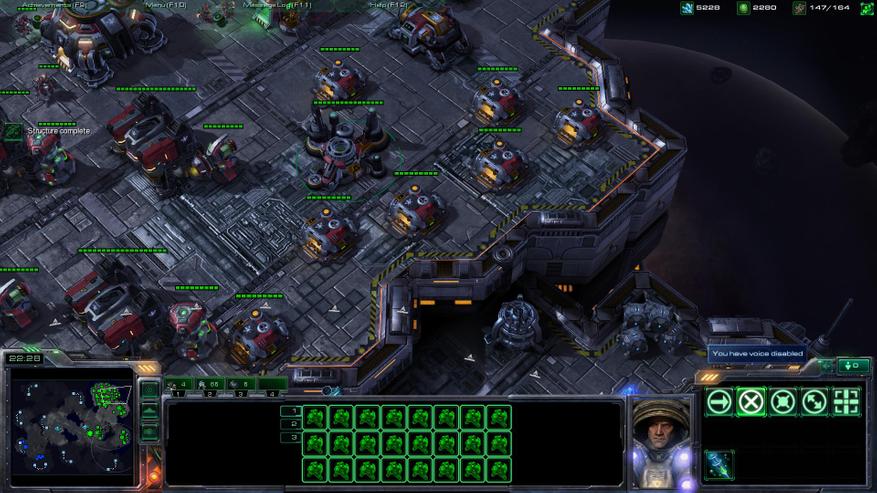Select the Attack crosshair command
Viewport: 877px width, 493px height.
(x=847, y=402)
